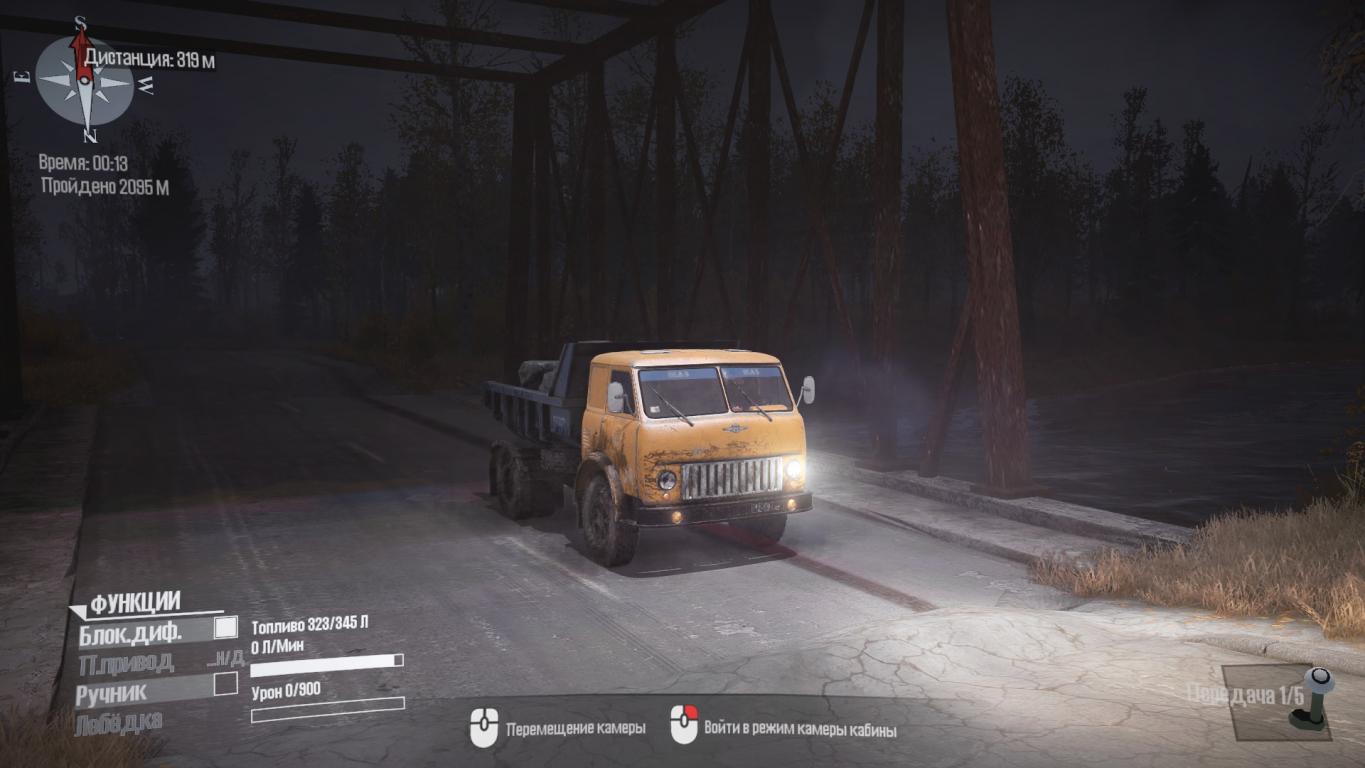
Task: Click the gear shifter knob
Action: click(x=1319, y=681)
